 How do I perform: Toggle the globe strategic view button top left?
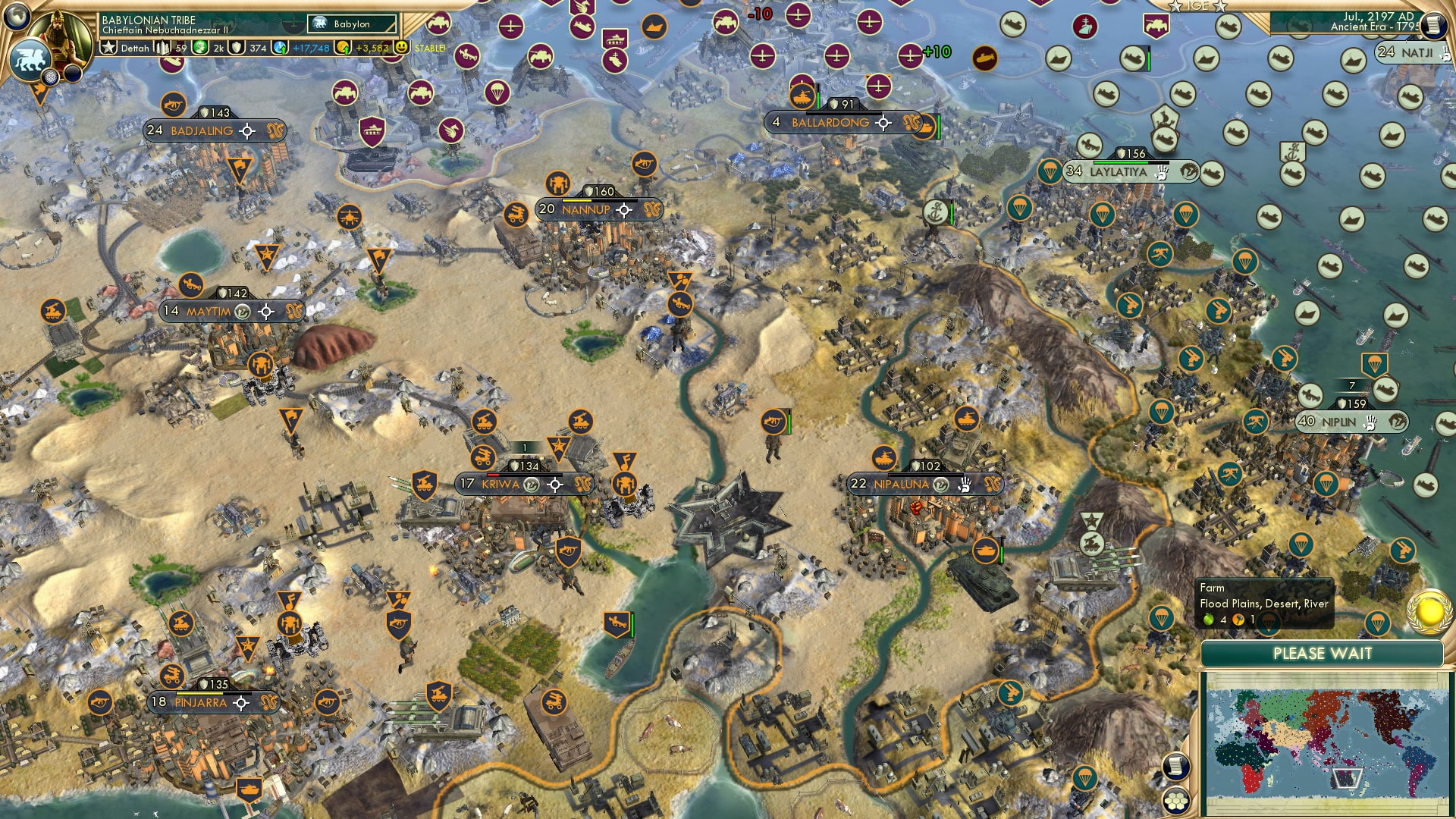(x=16, y=14)
